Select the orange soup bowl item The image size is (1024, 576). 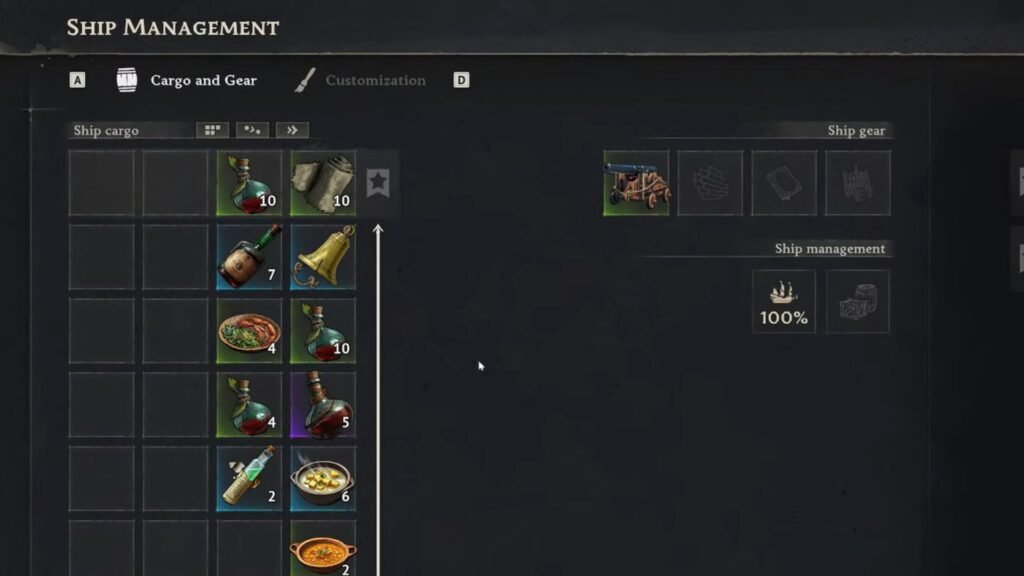323,548
